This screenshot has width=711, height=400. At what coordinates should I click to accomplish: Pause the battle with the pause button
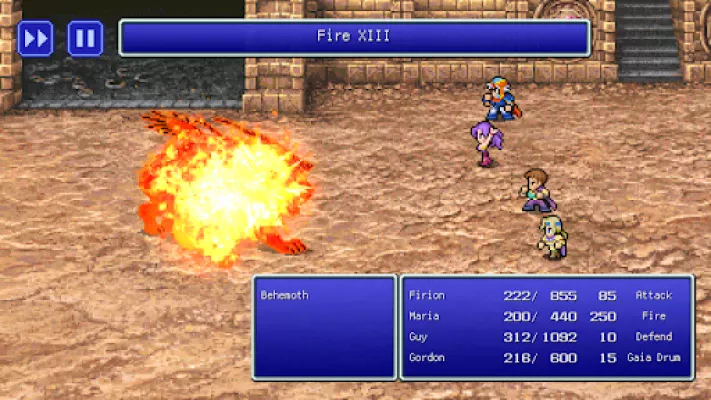85,39
